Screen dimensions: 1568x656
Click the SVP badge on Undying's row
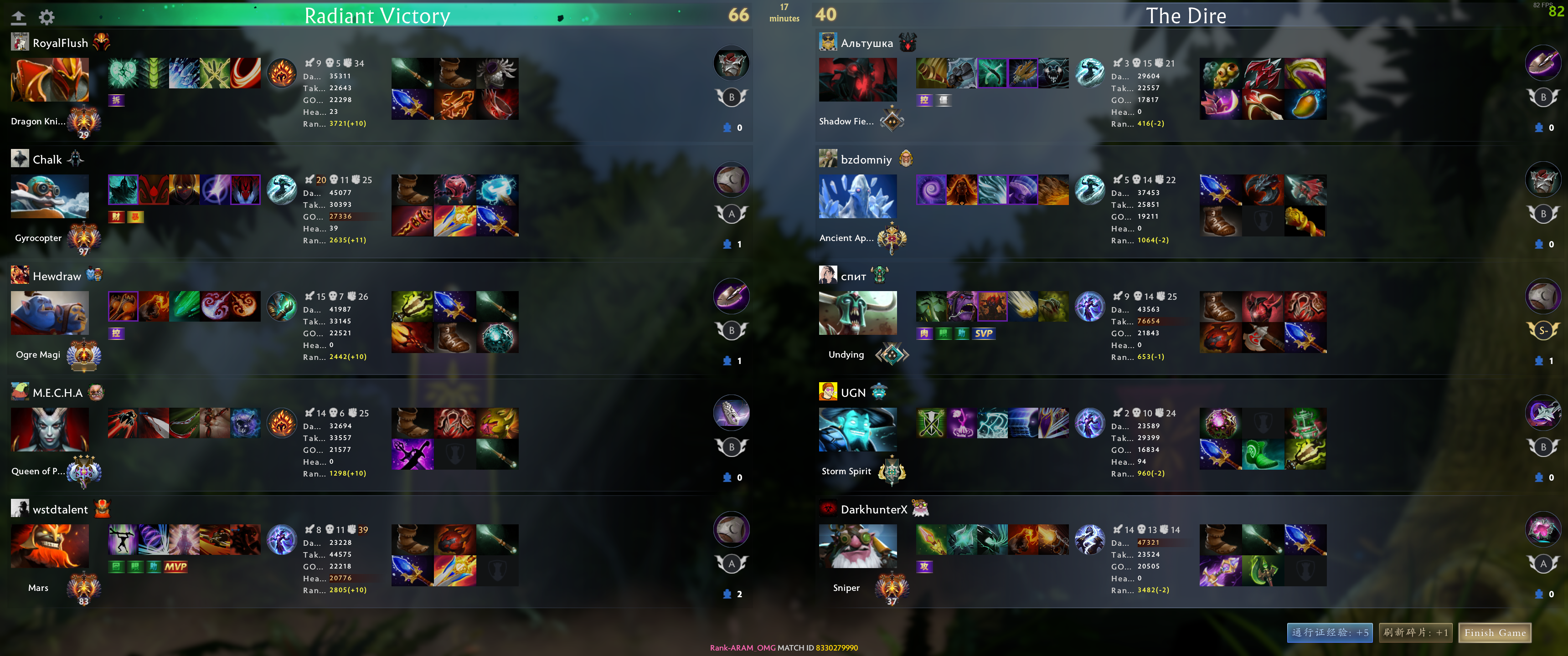click(x=984, y=333)
